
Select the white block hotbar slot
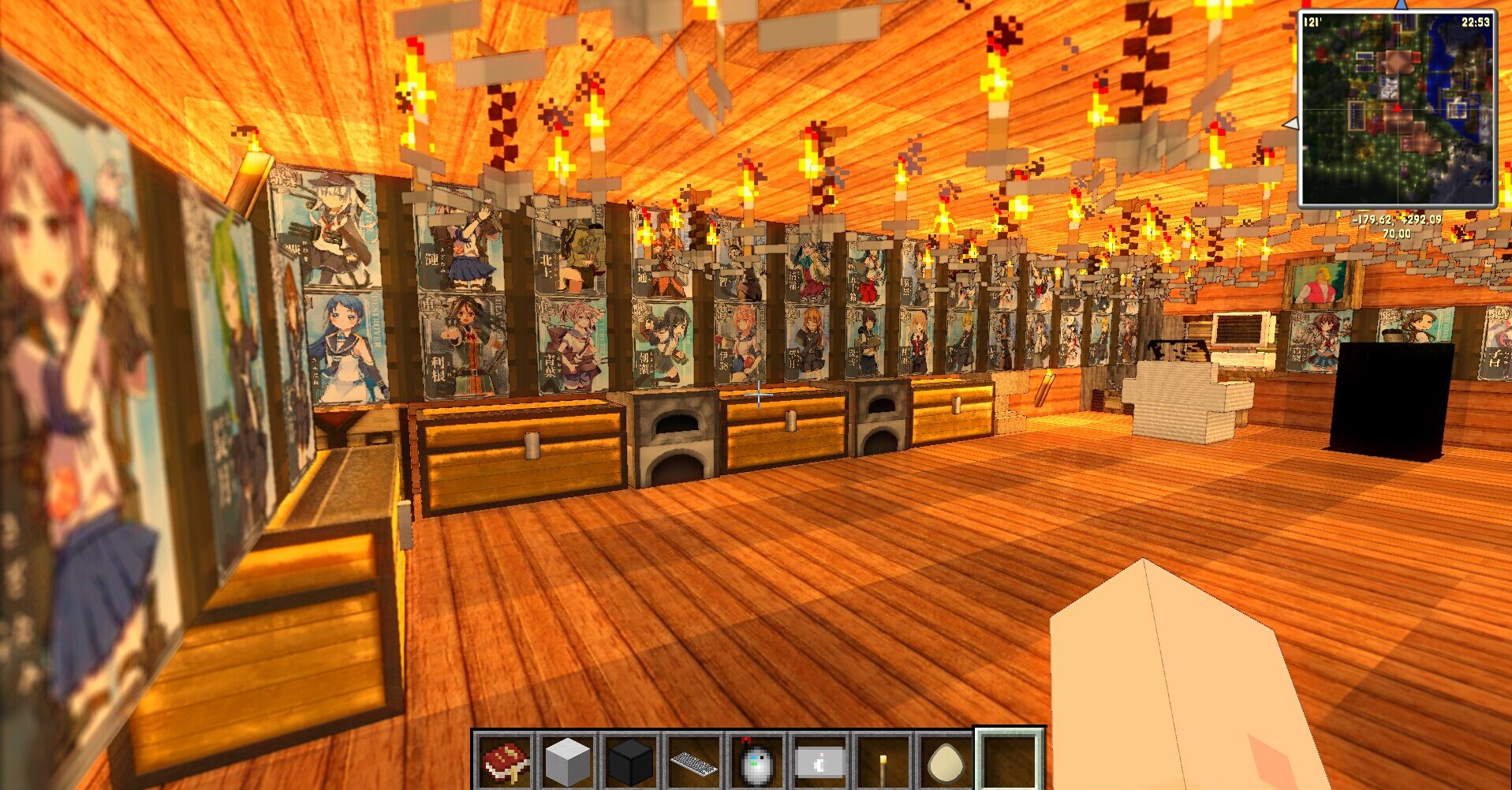(568, 762)
